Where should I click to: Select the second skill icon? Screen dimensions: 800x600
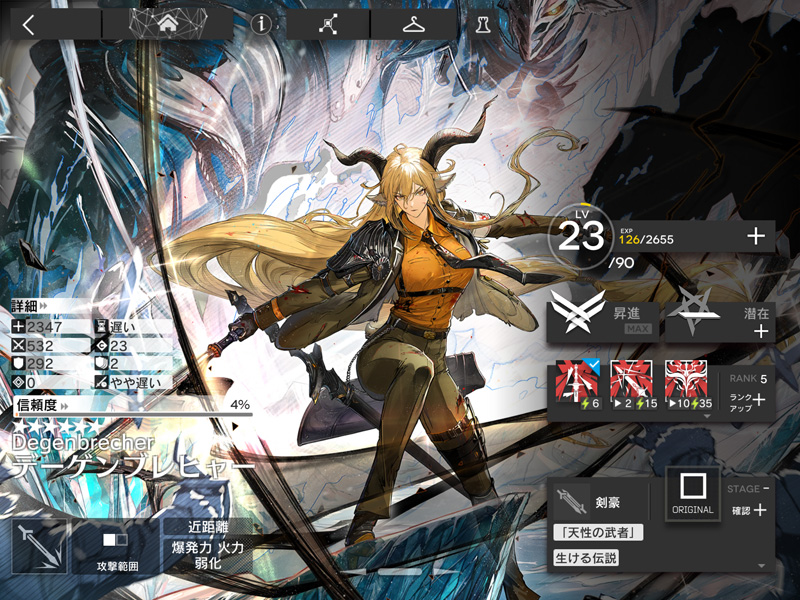click(x=632, y=384)
